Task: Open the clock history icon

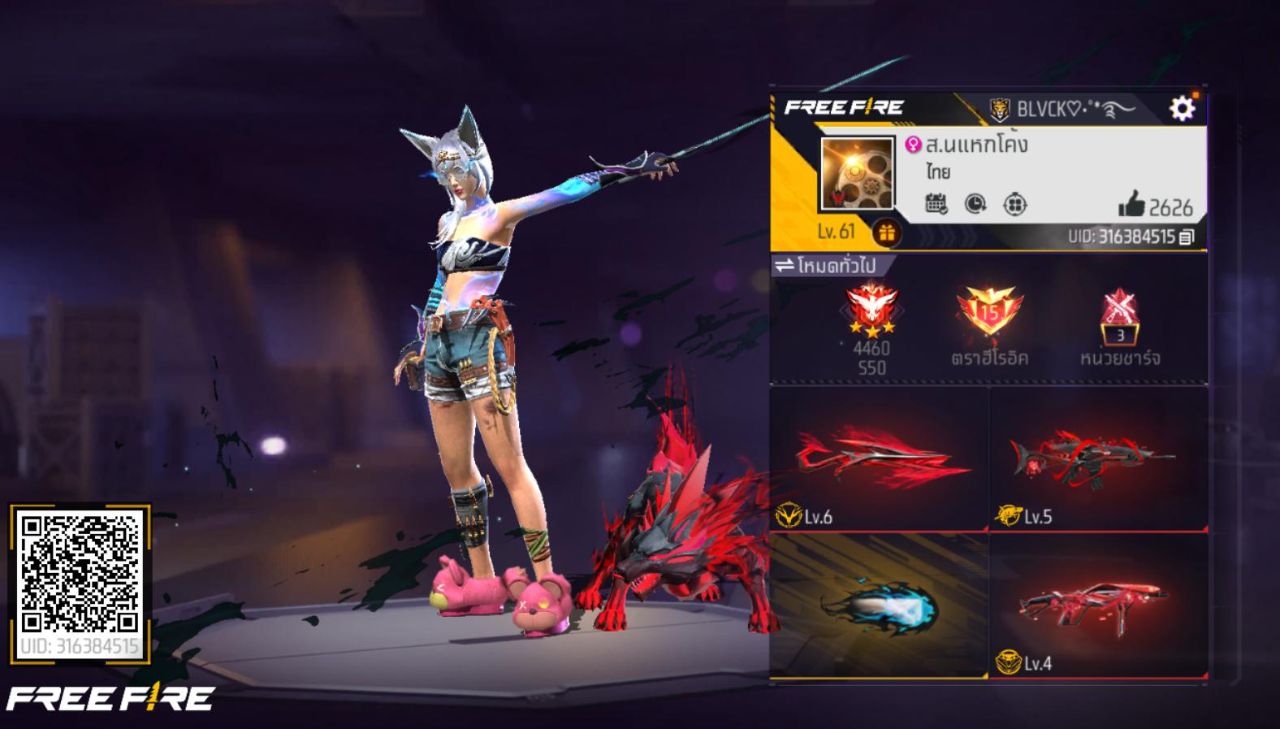Action: coord(975,204)
